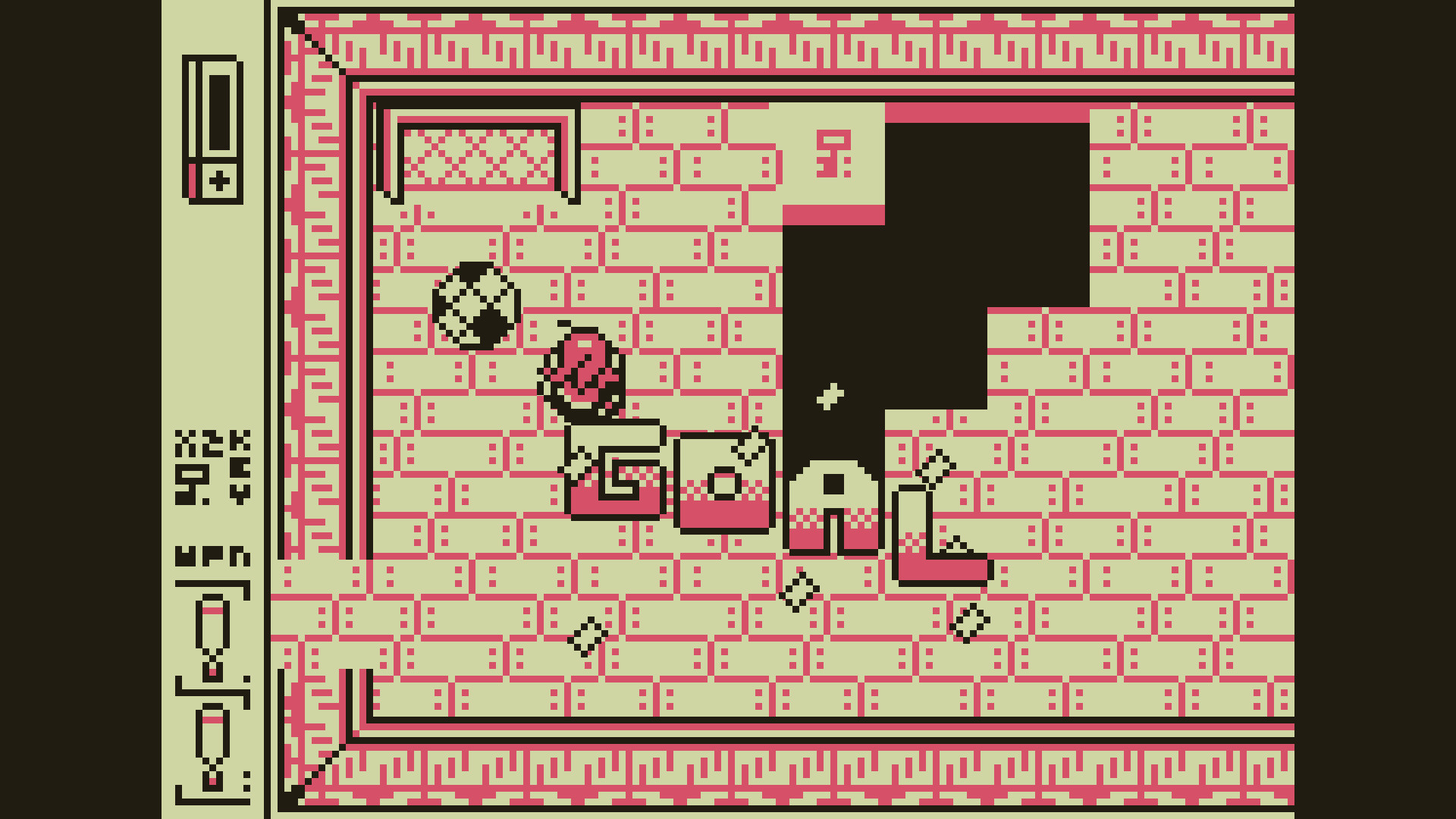Click the plus icon on the health meter
Image resolution: width=1456 pixels, height=819 pixels.
click(x=218, y=180)
